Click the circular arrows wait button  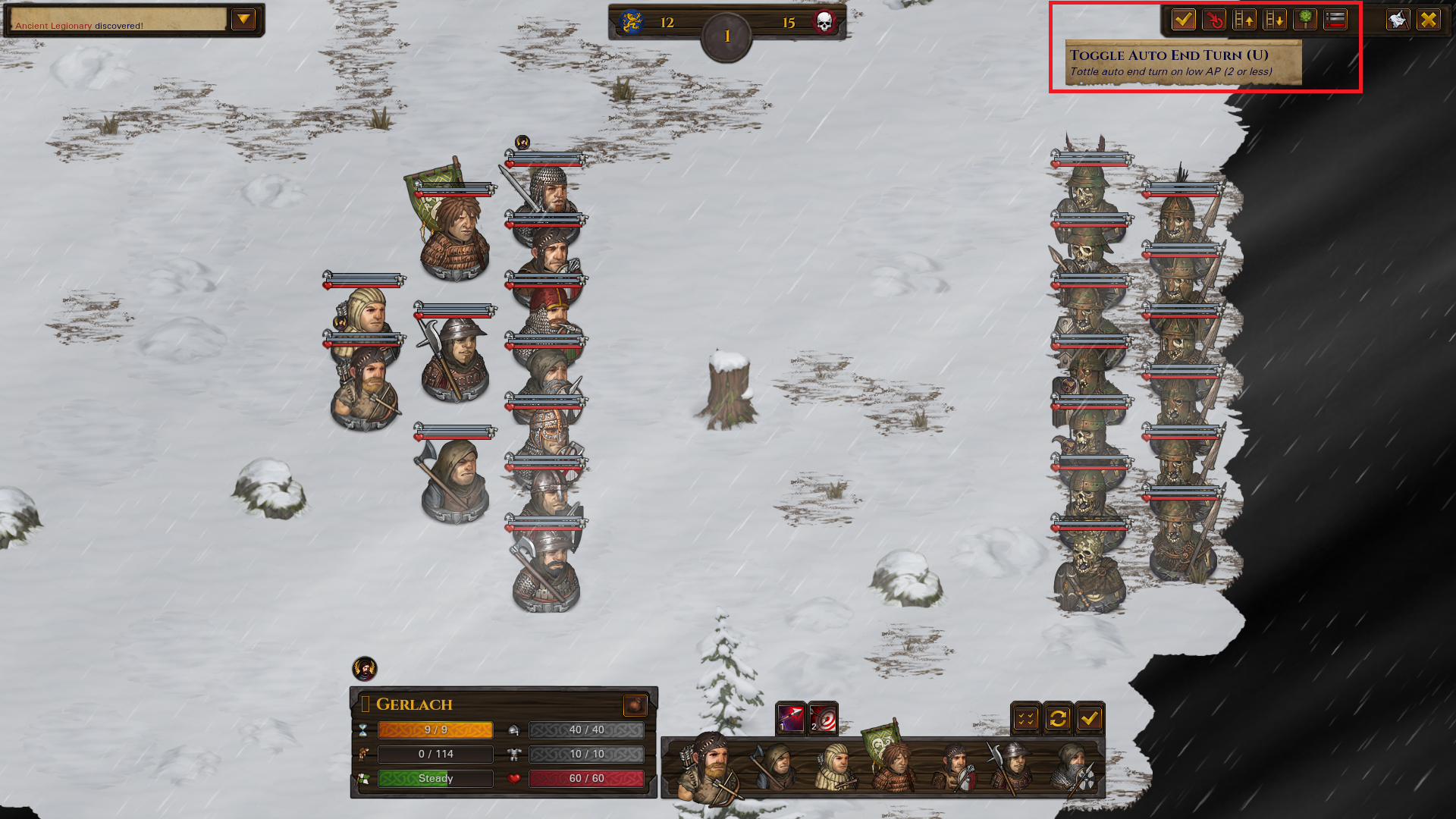(x=1058, y=718)
